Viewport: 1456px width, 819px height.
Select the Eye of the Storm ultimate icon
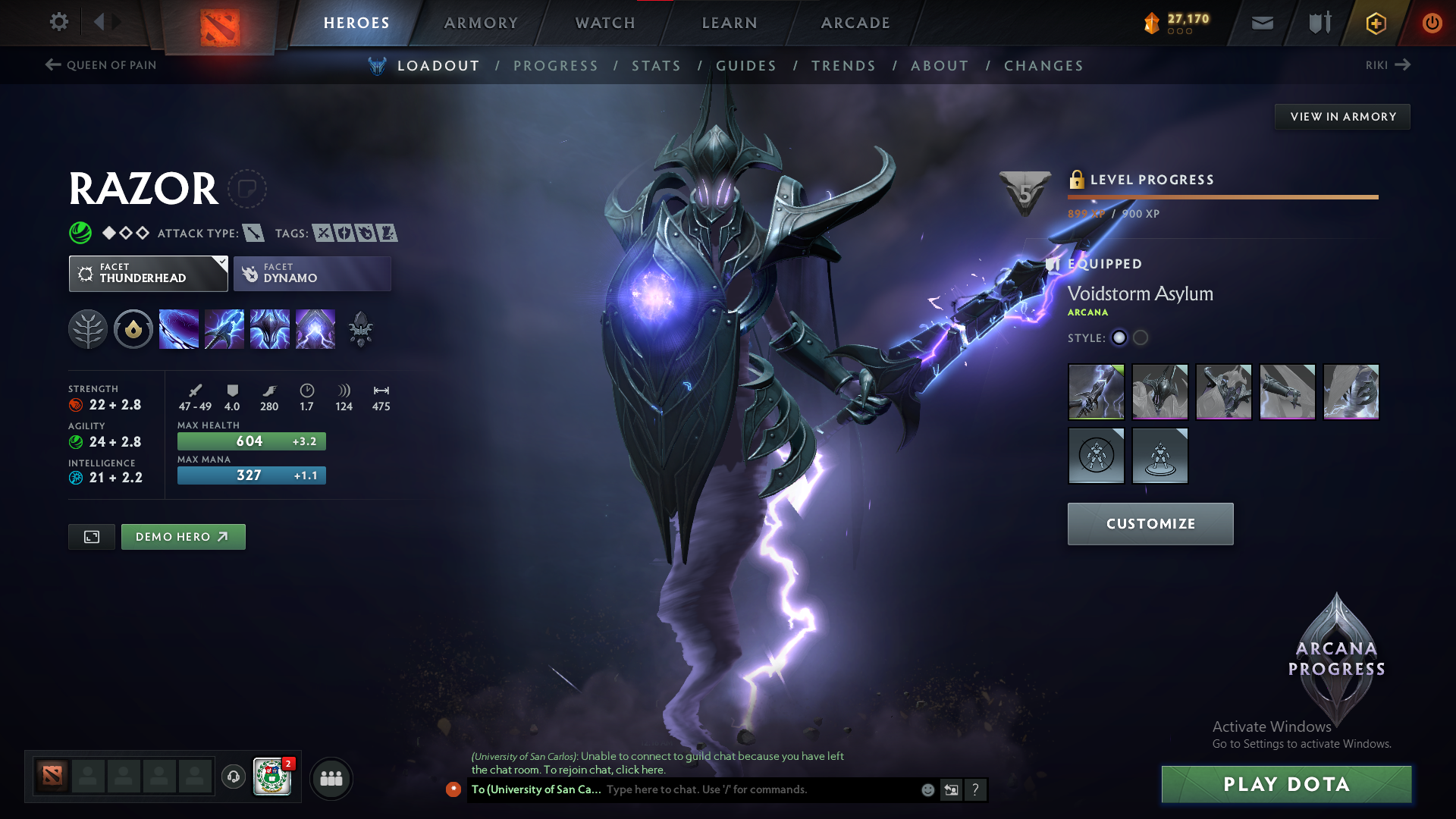coord(315,328)
